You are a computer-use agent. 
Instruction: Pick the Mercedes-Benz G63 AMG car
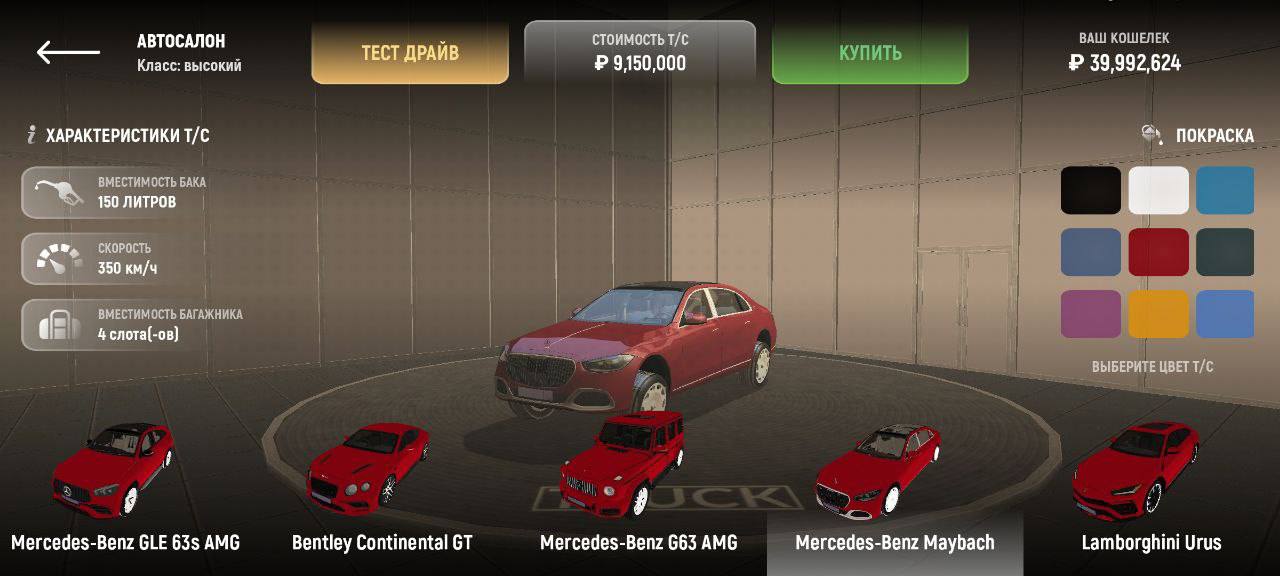(638, 490)
